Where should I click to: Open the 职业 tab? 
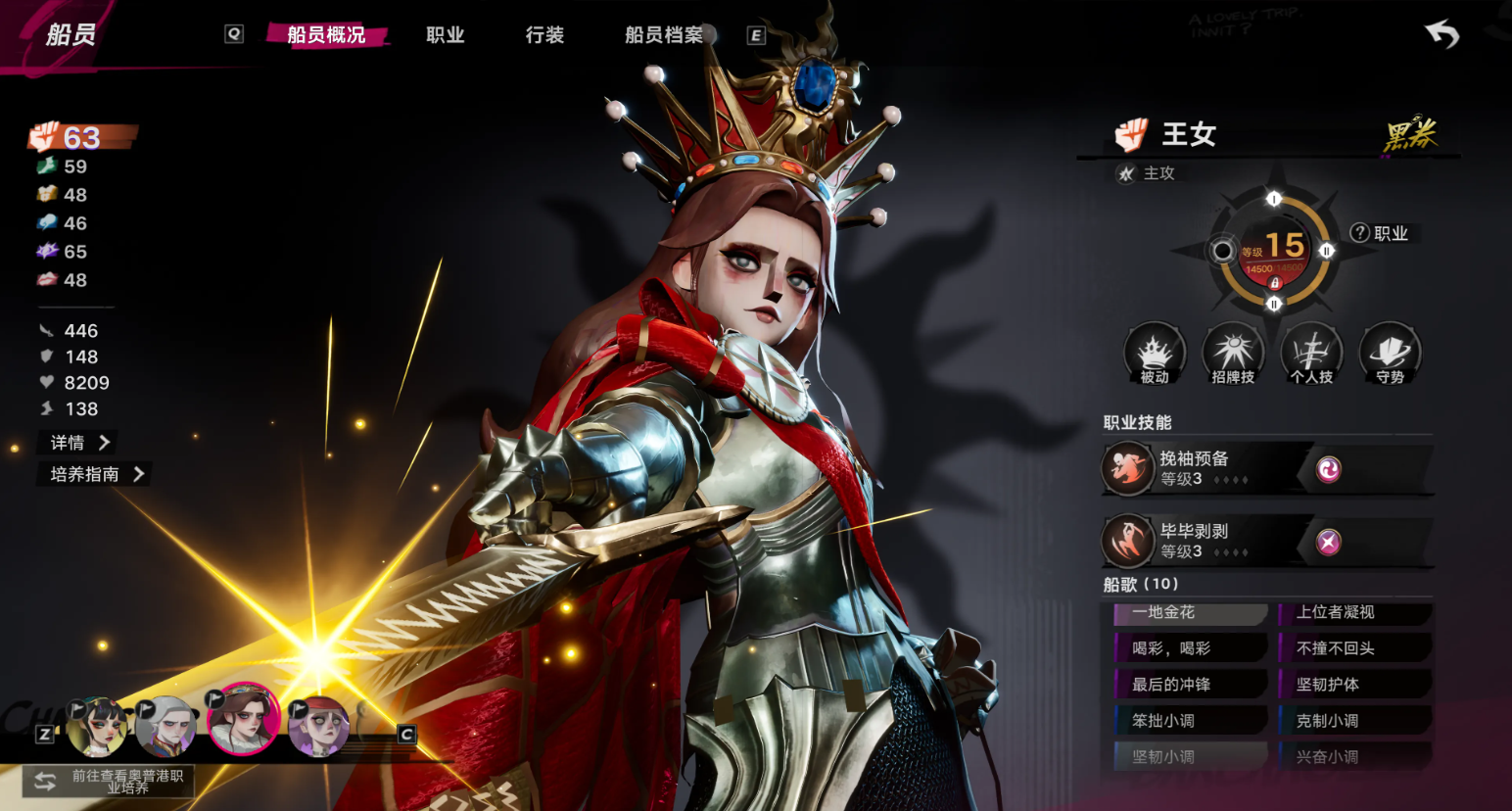[x=445, y=35]
